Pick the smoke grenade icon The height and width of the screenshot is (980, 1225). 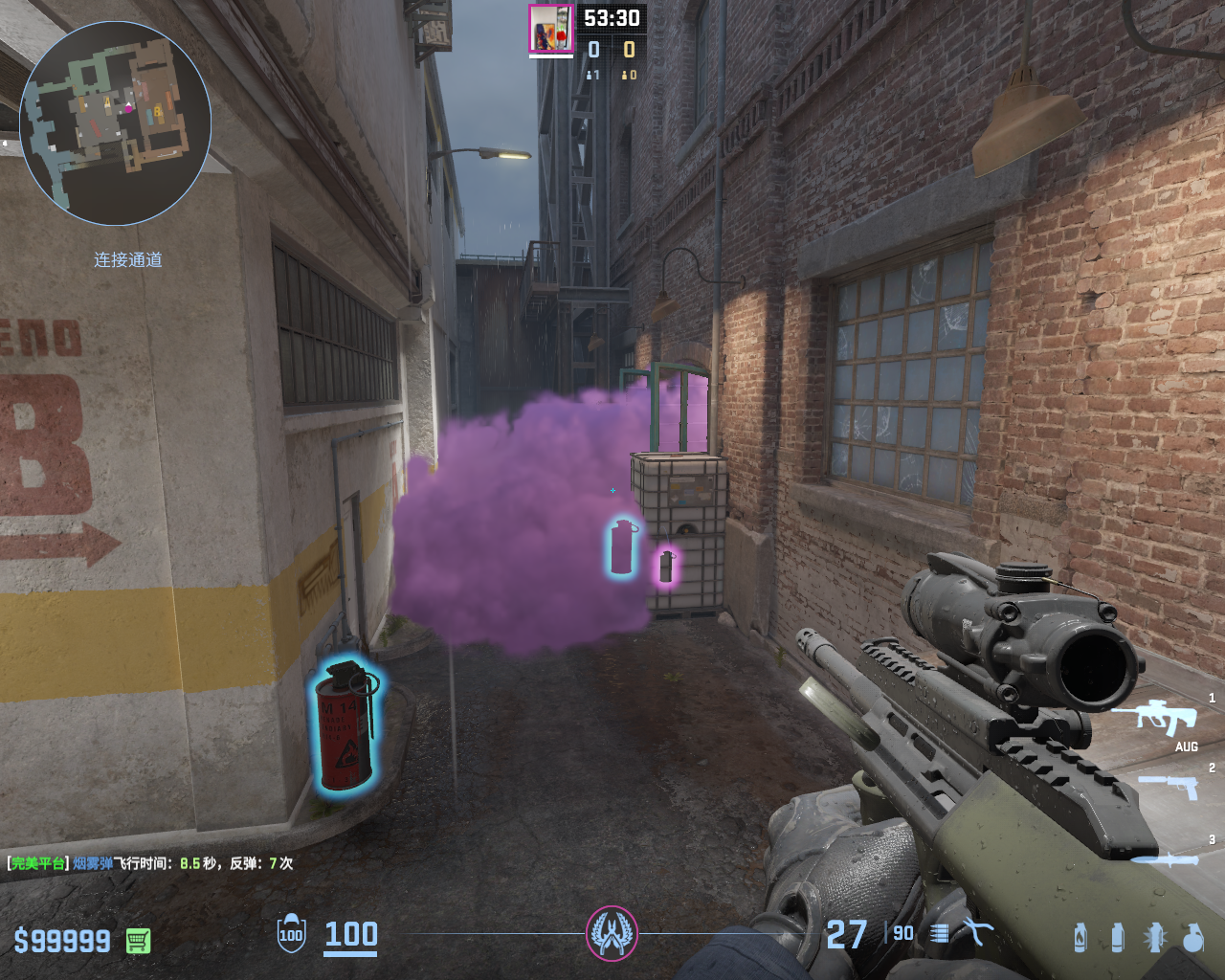pyautogui.click(x=1117, y=937)
